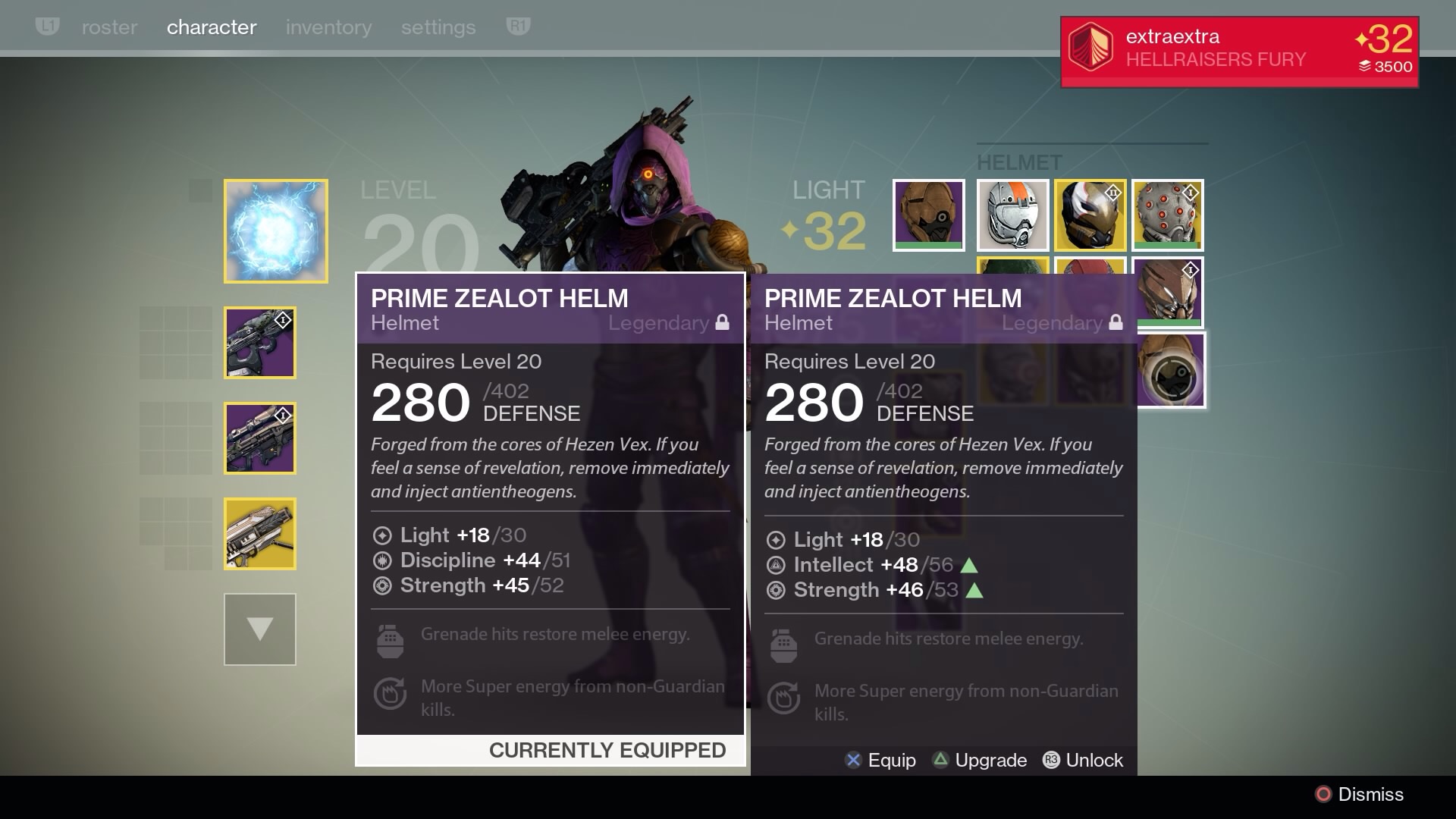This screenshot has height=819, width=1456.
Task: Select the glowing Arc subclass orb icon
Action: [x=275, y=230]
